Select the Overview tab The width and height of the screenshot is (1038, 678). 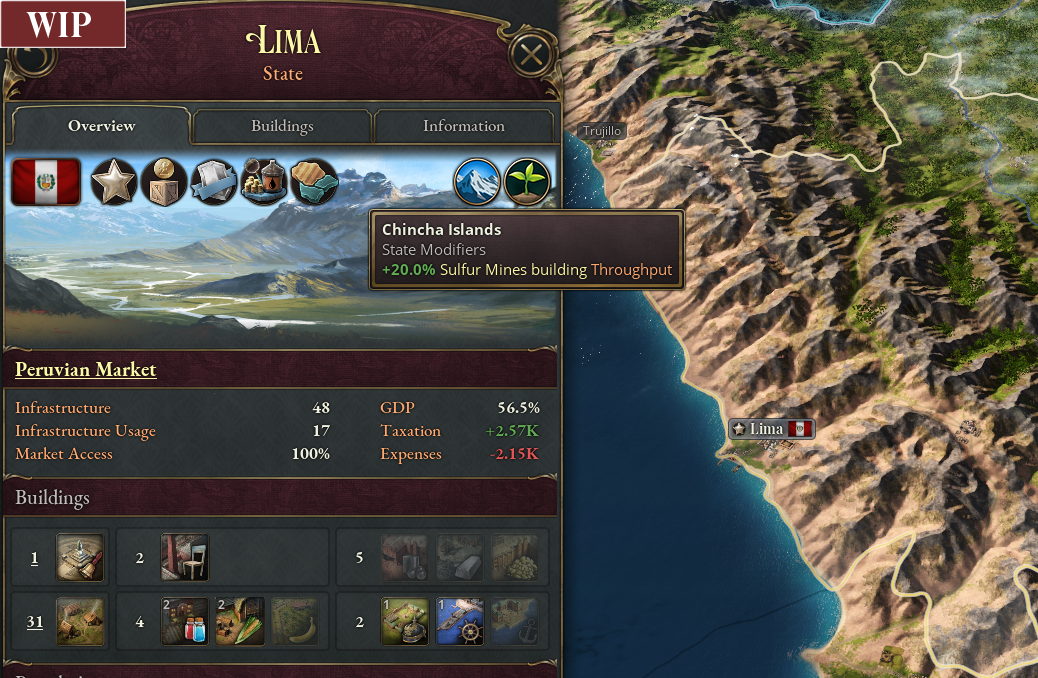[x=101, y=126]
